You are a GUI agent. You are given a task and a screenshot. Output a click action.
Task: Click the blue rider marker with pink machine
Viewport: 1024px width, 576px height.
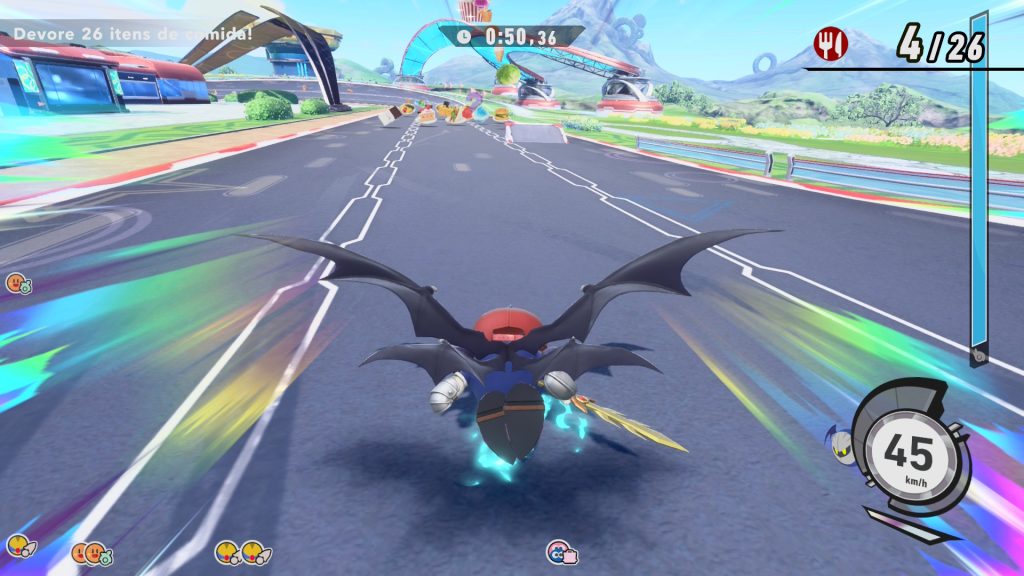coord(561,551)
